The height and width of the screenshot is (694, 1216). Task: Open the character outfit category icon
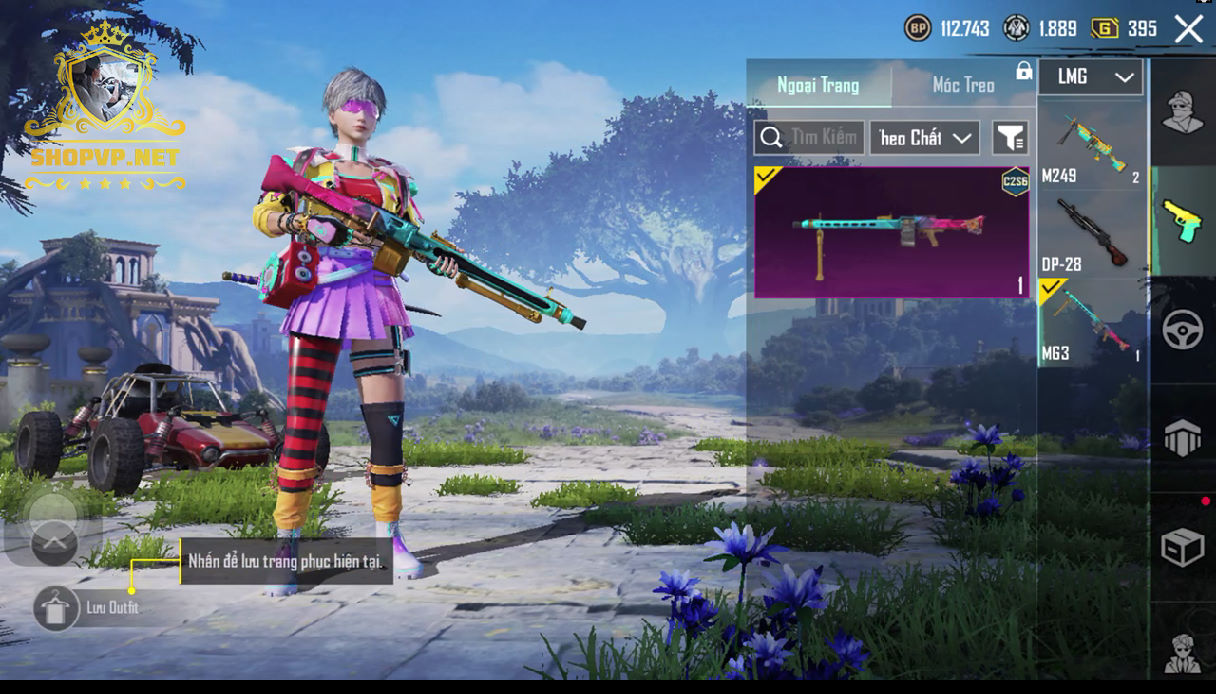[x=1182, y=112]
